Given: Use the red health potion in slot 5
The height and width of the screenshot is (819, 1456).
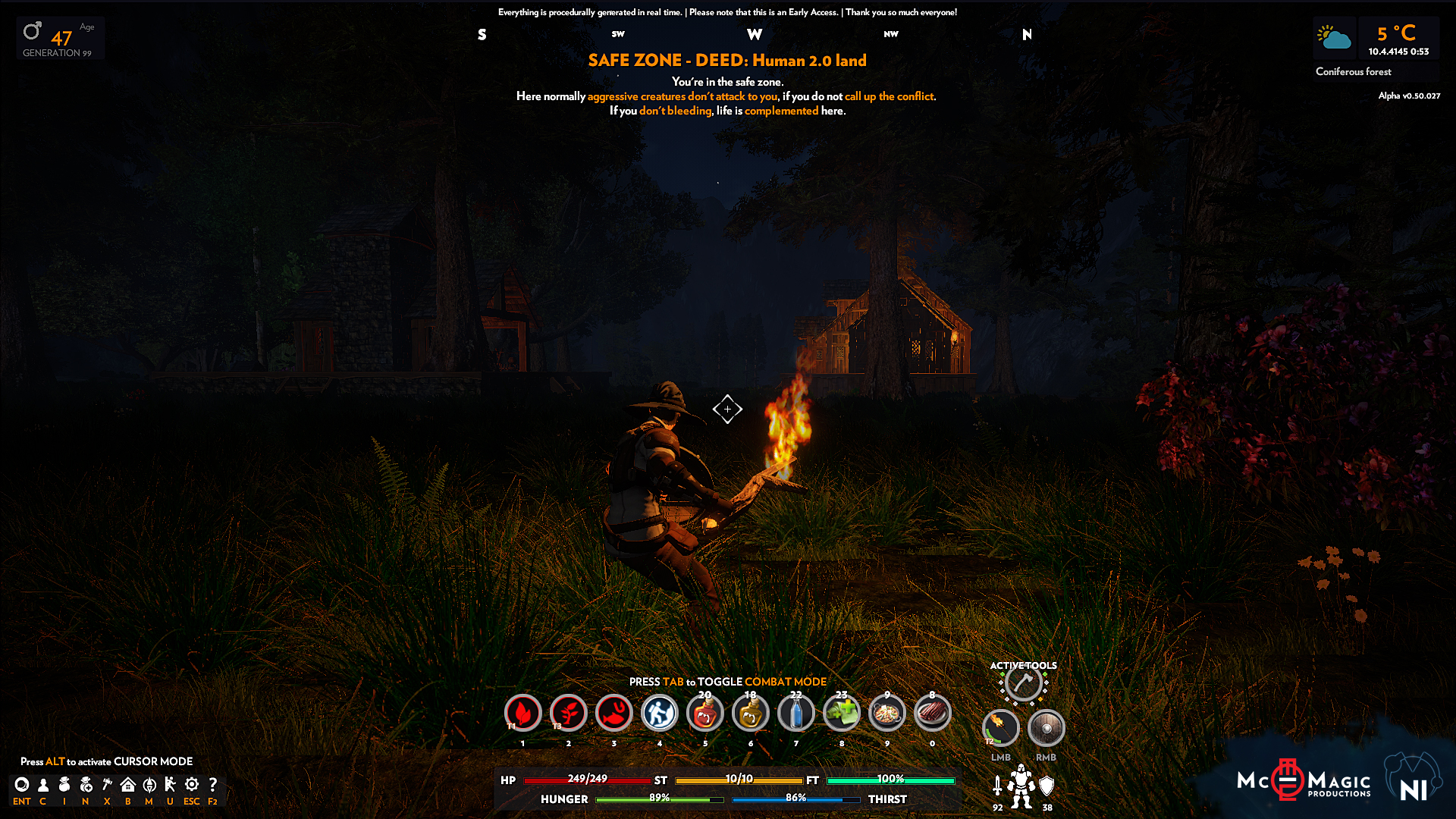Looking at the screenshot, I should 705,714.
